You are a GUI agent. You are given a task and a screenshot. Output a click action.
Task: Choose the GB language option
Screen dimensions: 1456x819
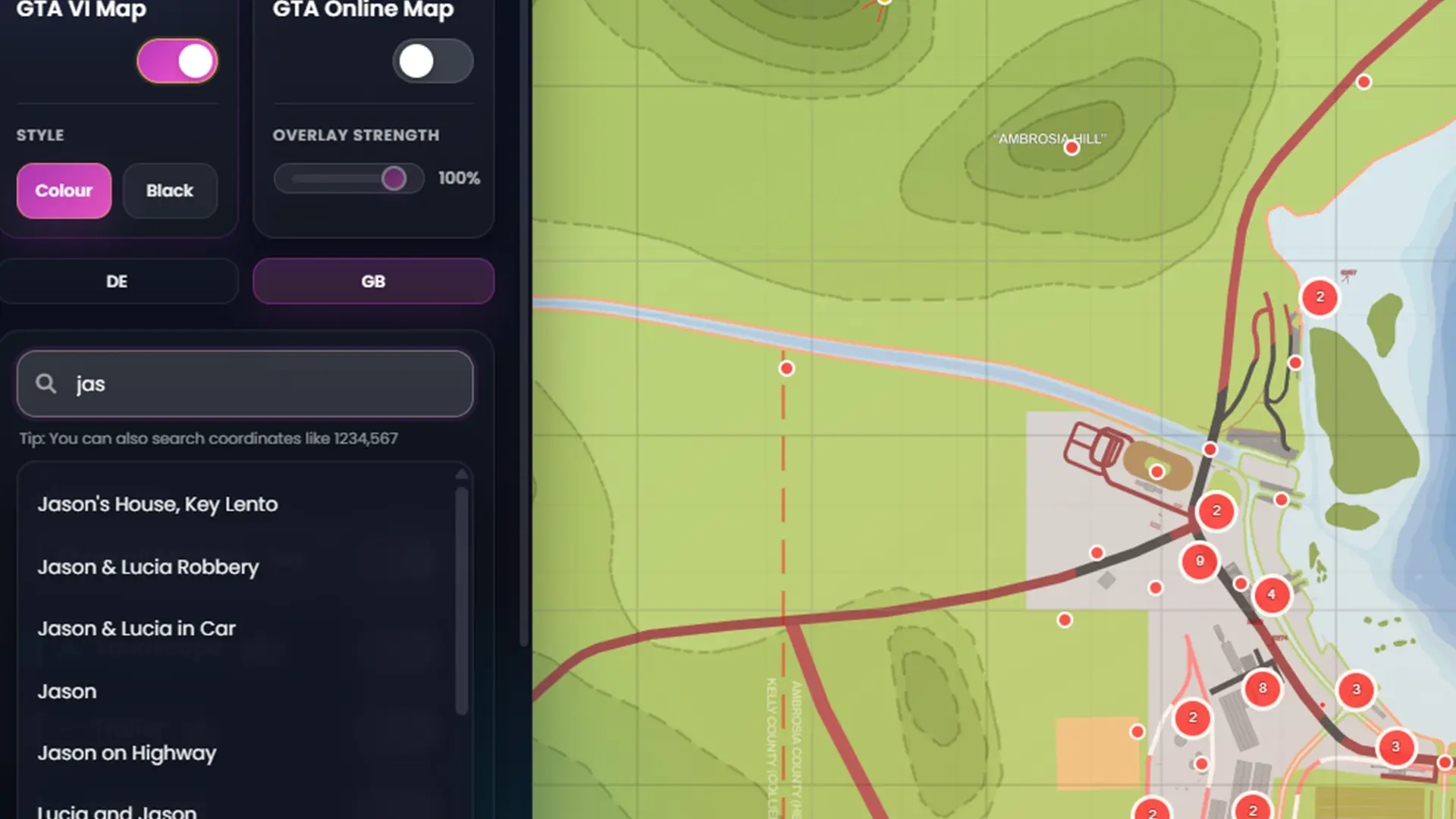pos(373,281)
